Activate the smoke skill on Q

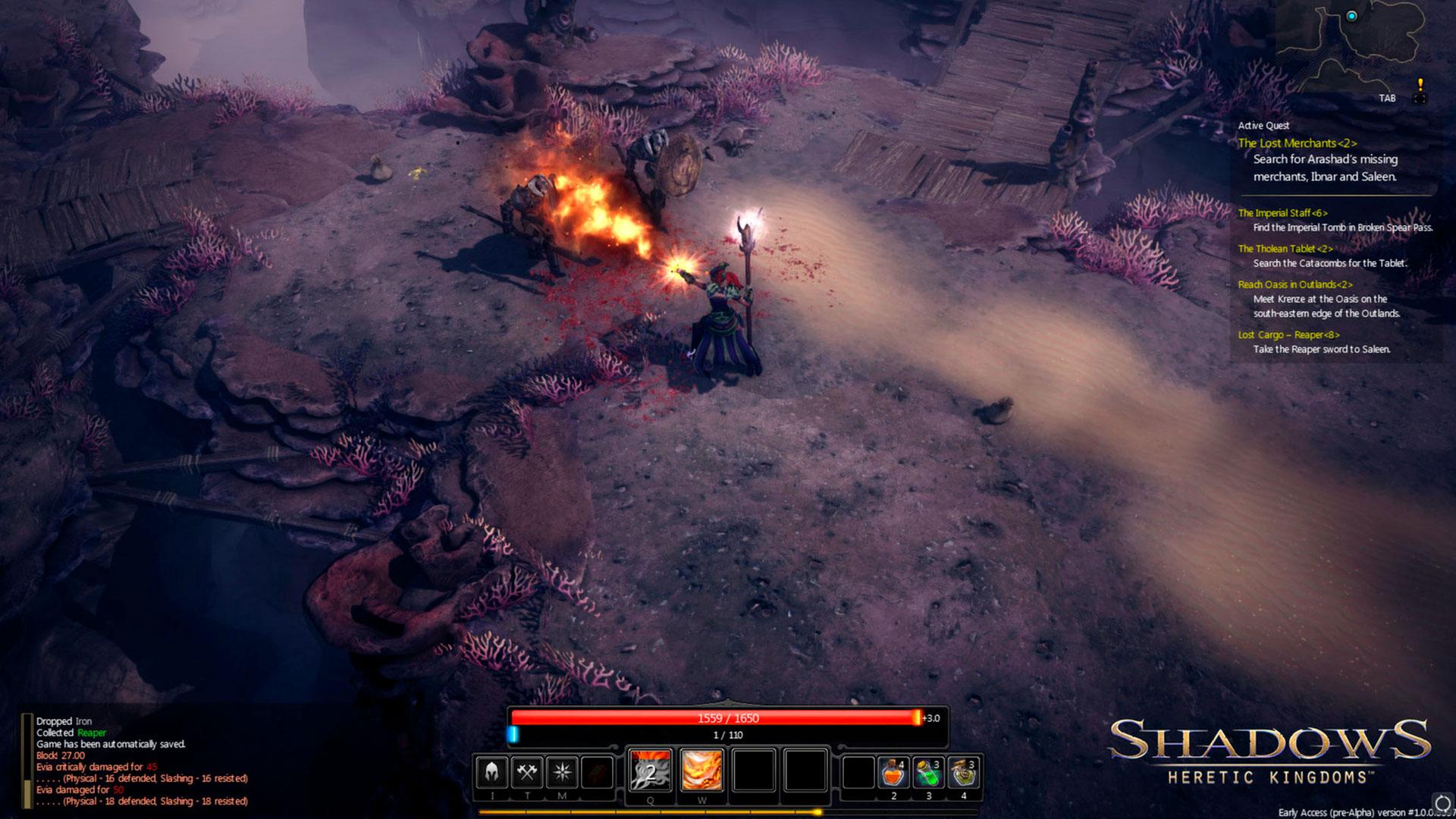(x=650, y=770)
